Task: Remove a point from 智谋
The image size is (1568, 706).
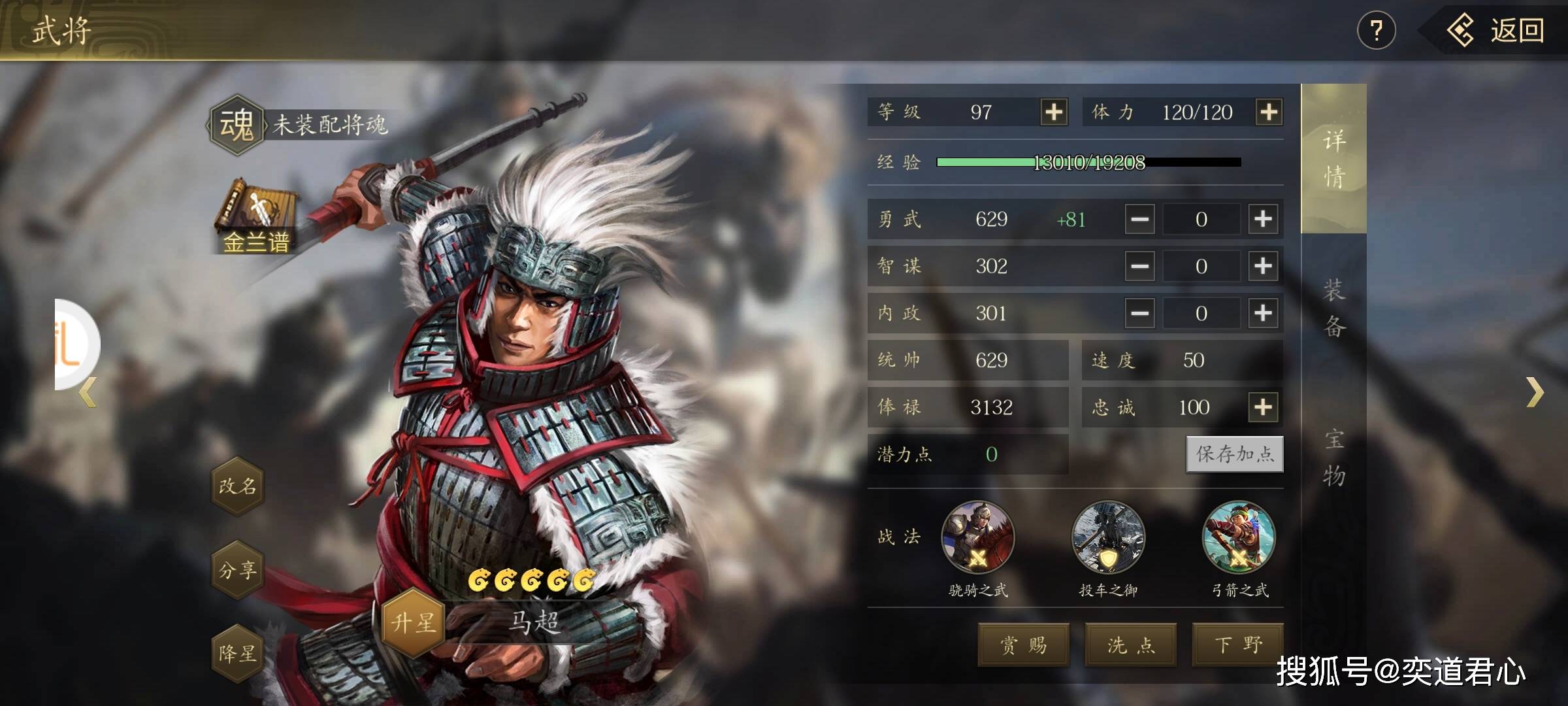Action: click(1139, 266)
